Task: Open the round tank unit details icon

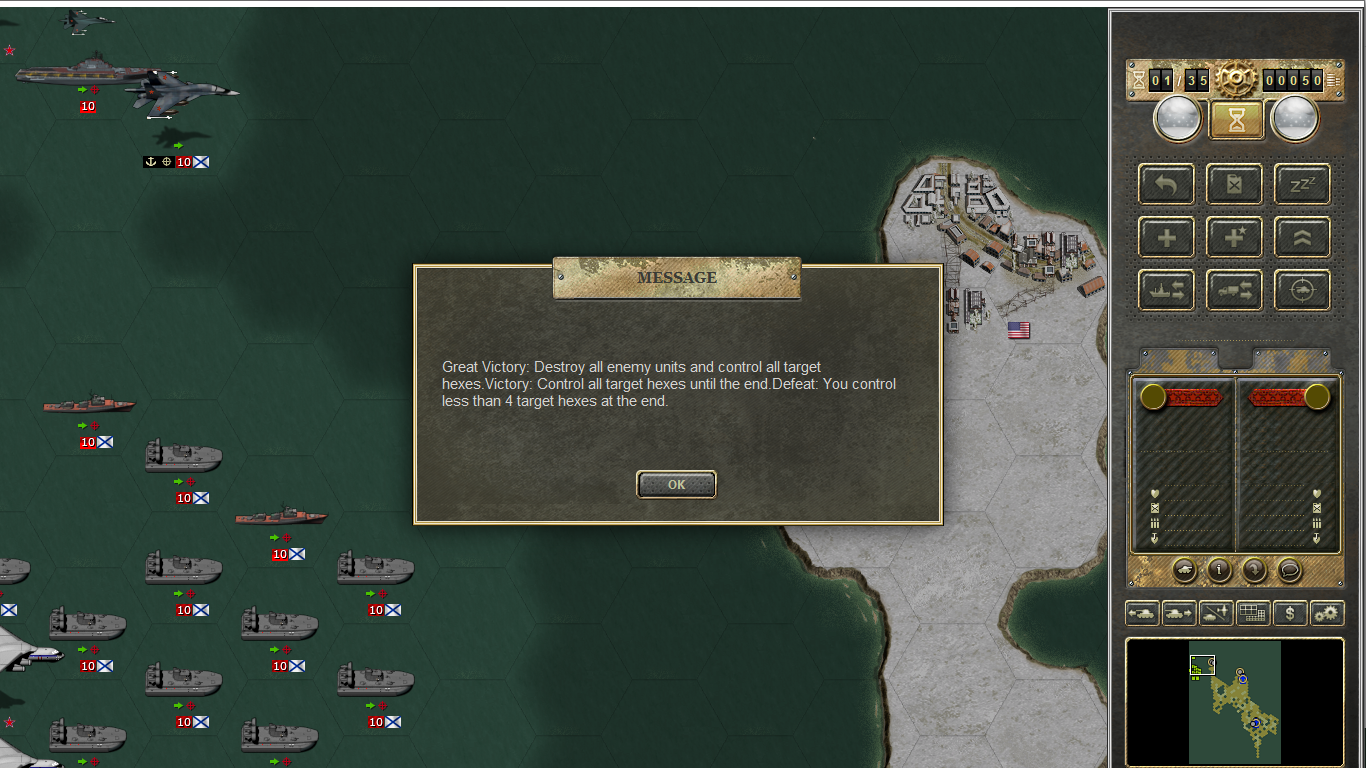Action: [x=1184, y=570]
